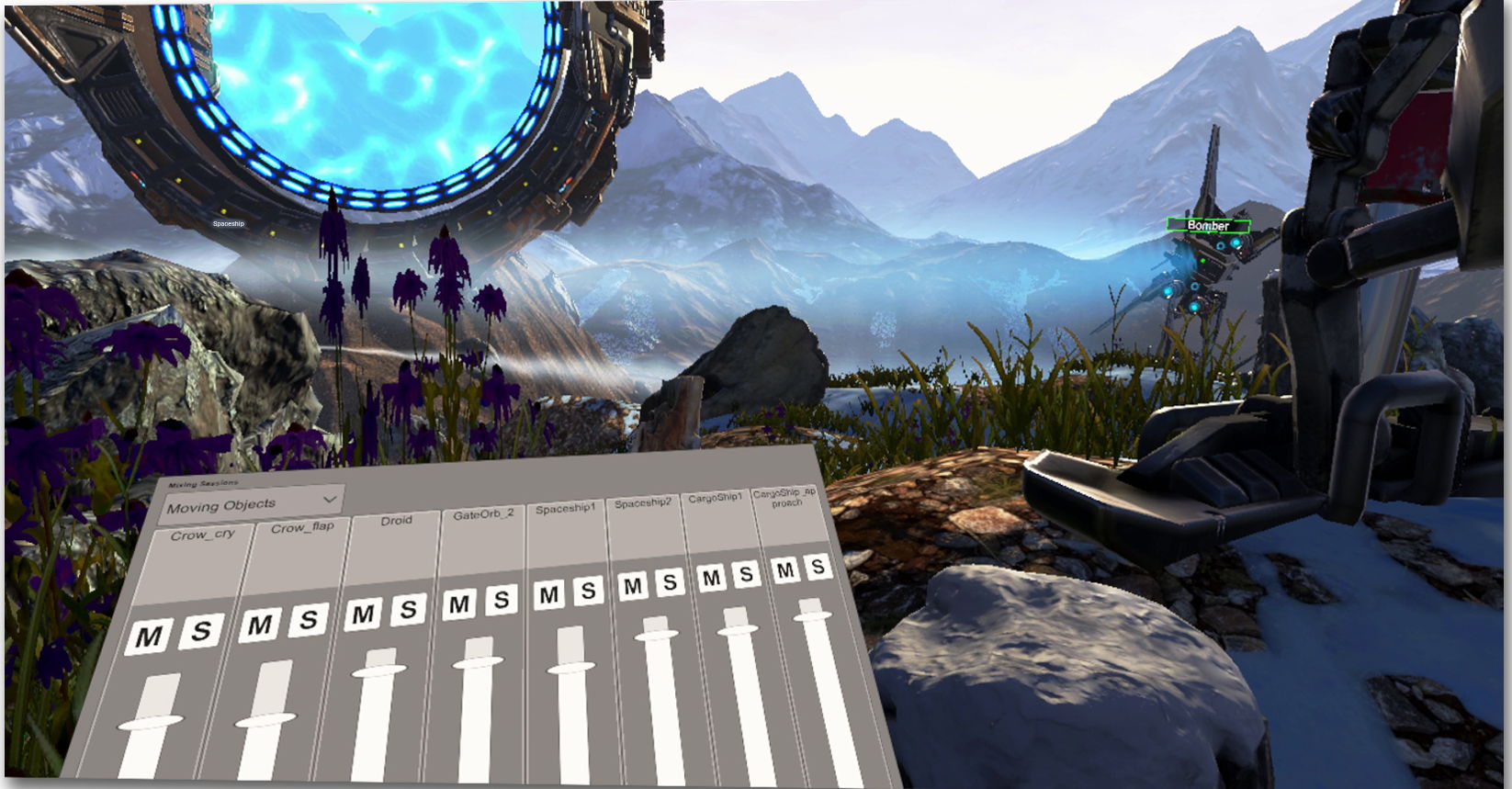This screenshot has height=789, width=1512.
Task: Click the Spaceship label near the gate
Action: (x=227, y=222)
